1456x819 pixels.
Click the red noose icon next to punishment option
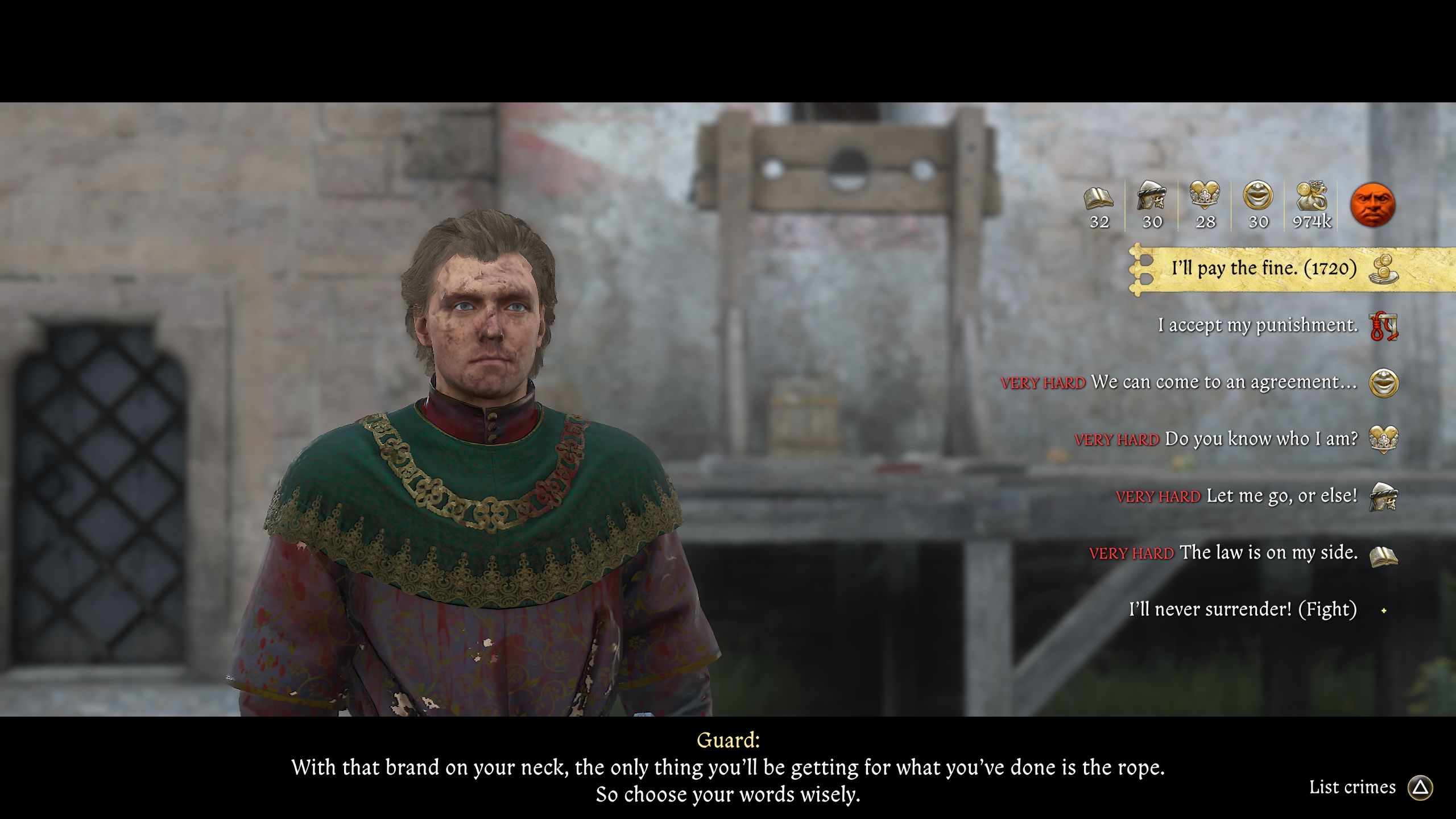(x=1389, y=326)
